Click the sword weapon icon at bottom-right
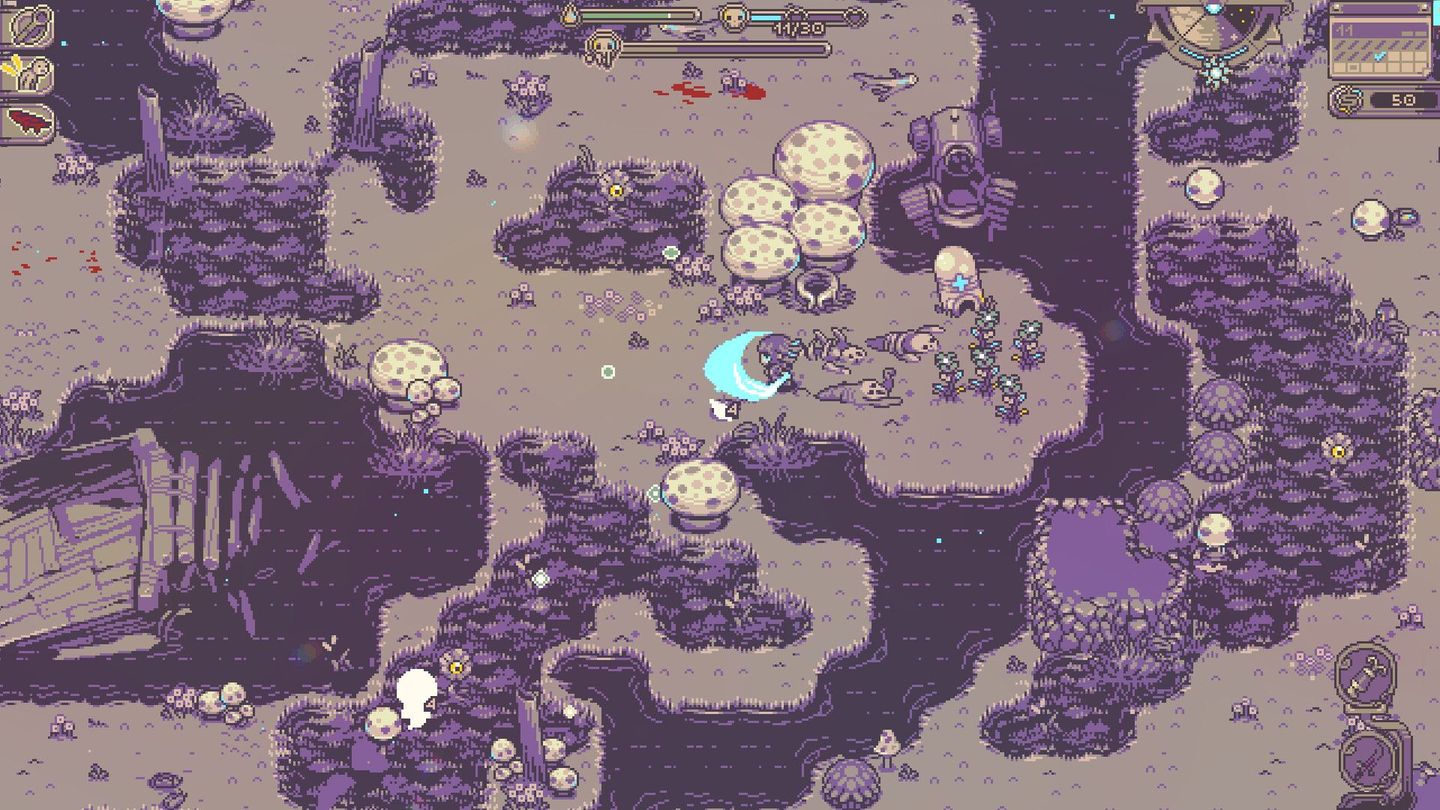Screen dimensions: 1440x810 [x=1365, y=760]
